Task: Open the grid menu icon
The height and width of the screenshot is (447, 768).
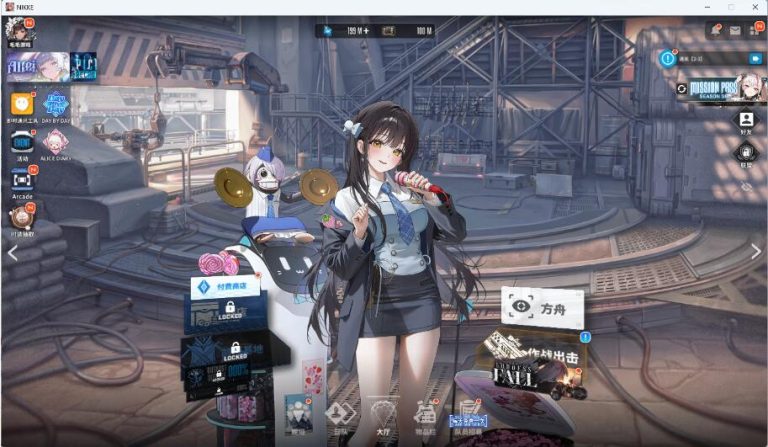Action: tap(754, 31)
